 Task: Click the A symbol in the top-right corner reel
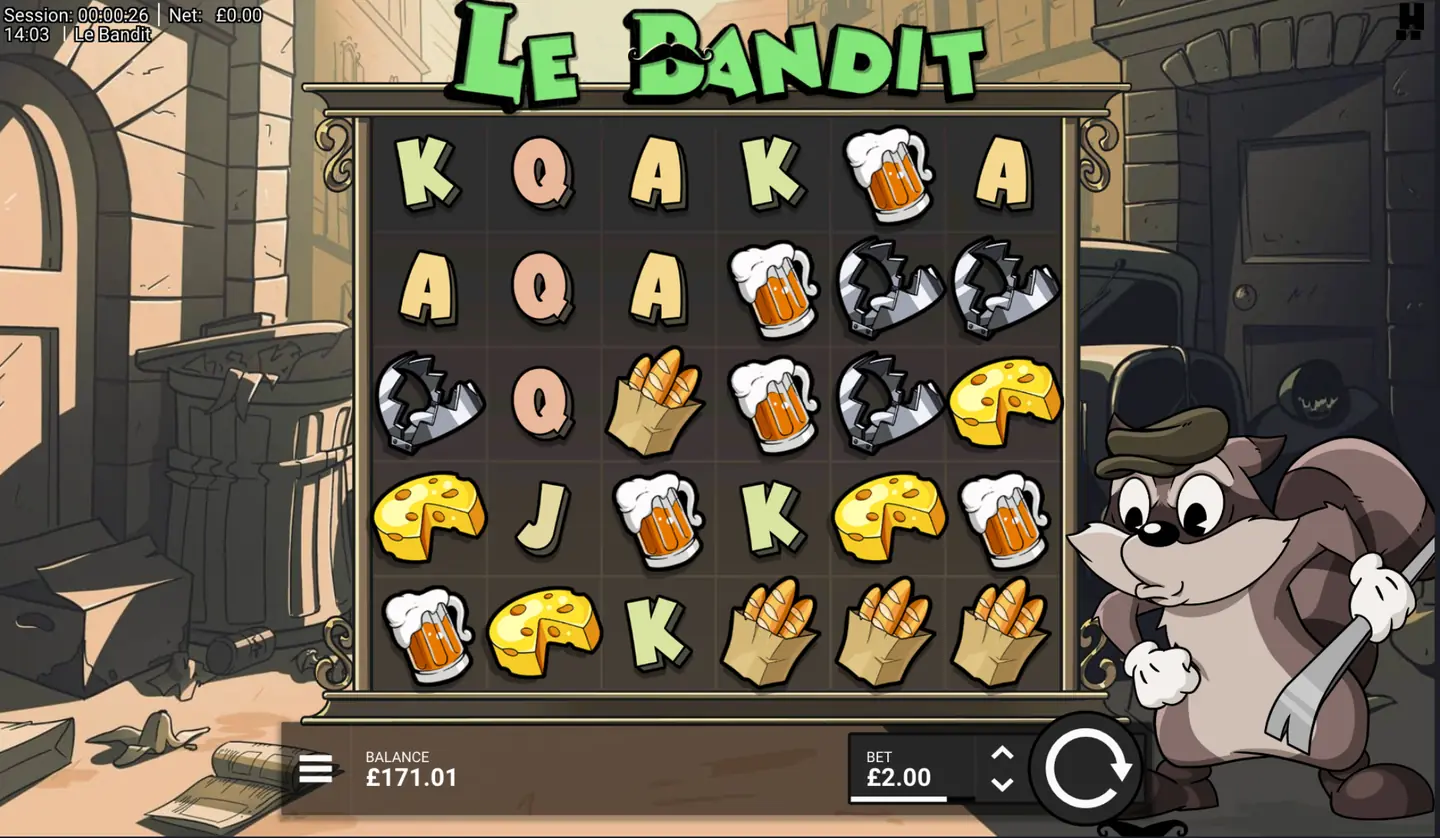1002,175
